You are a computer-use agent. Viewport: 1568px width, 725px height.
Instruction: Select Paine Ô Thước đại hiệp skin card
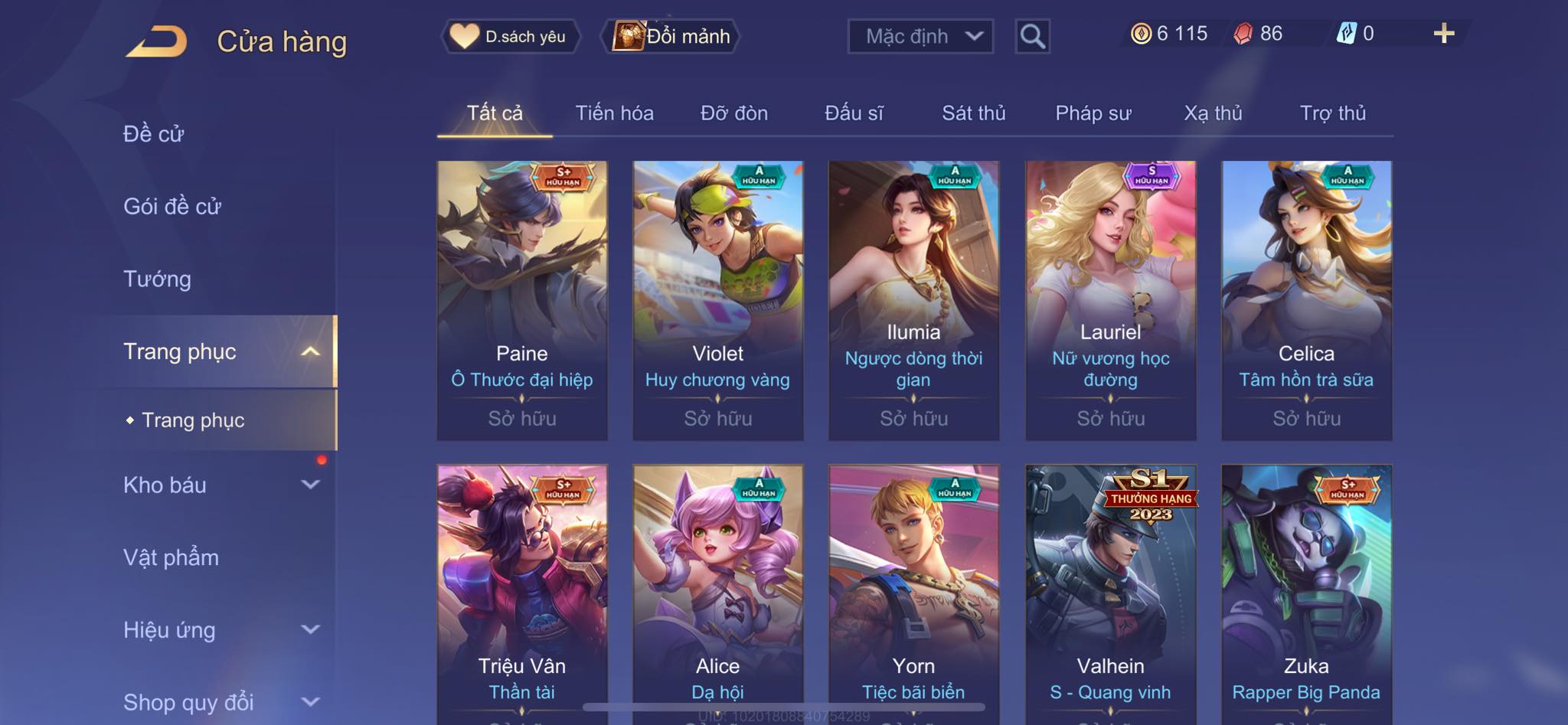(x=522, y=299)
